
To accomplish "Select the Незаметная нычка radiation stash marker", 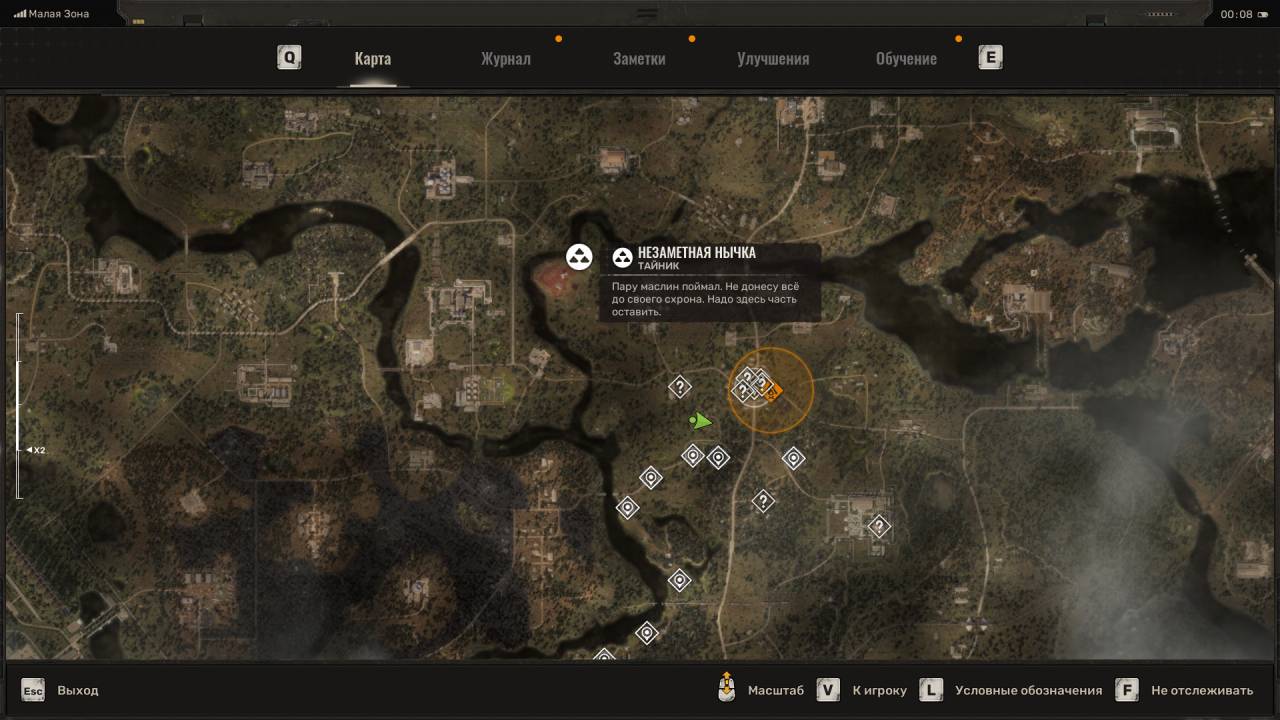I will tap(579, 257).
